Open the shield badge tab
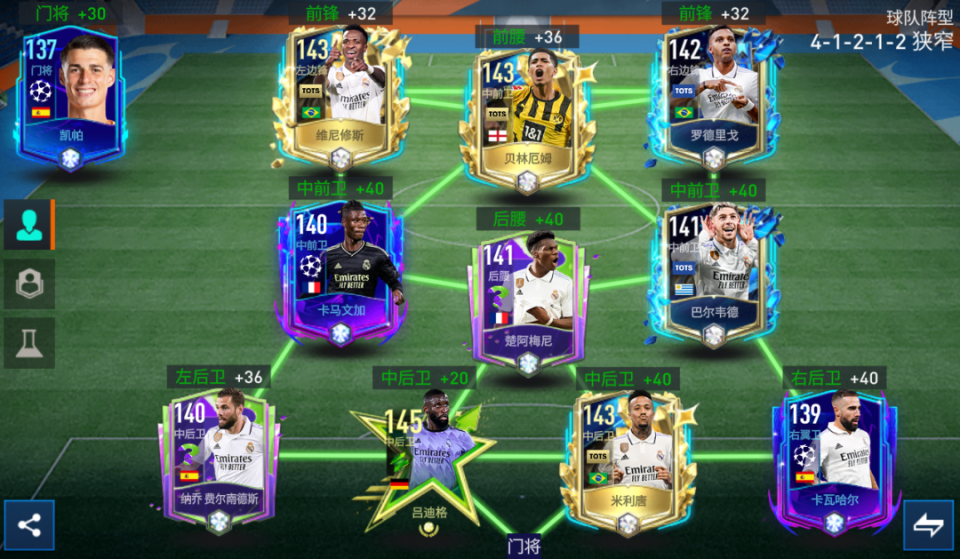This screenshot has height=559, width=960. pyautogui.click(x=29, y=284)
